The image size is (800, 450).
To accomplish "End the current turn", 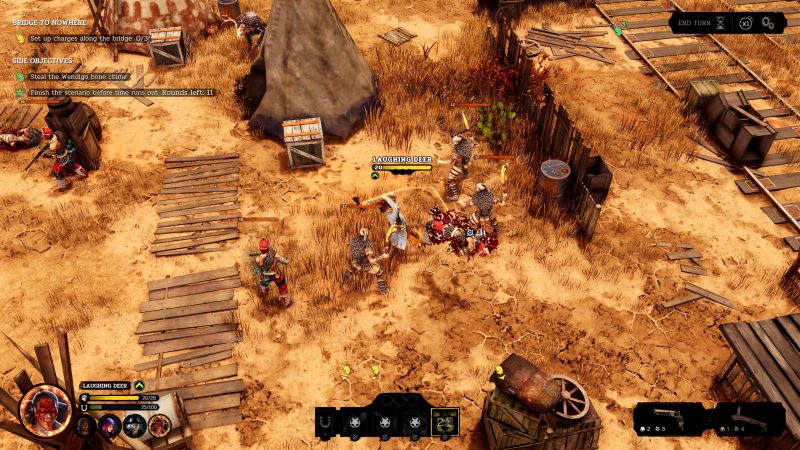I will (696, 22).
